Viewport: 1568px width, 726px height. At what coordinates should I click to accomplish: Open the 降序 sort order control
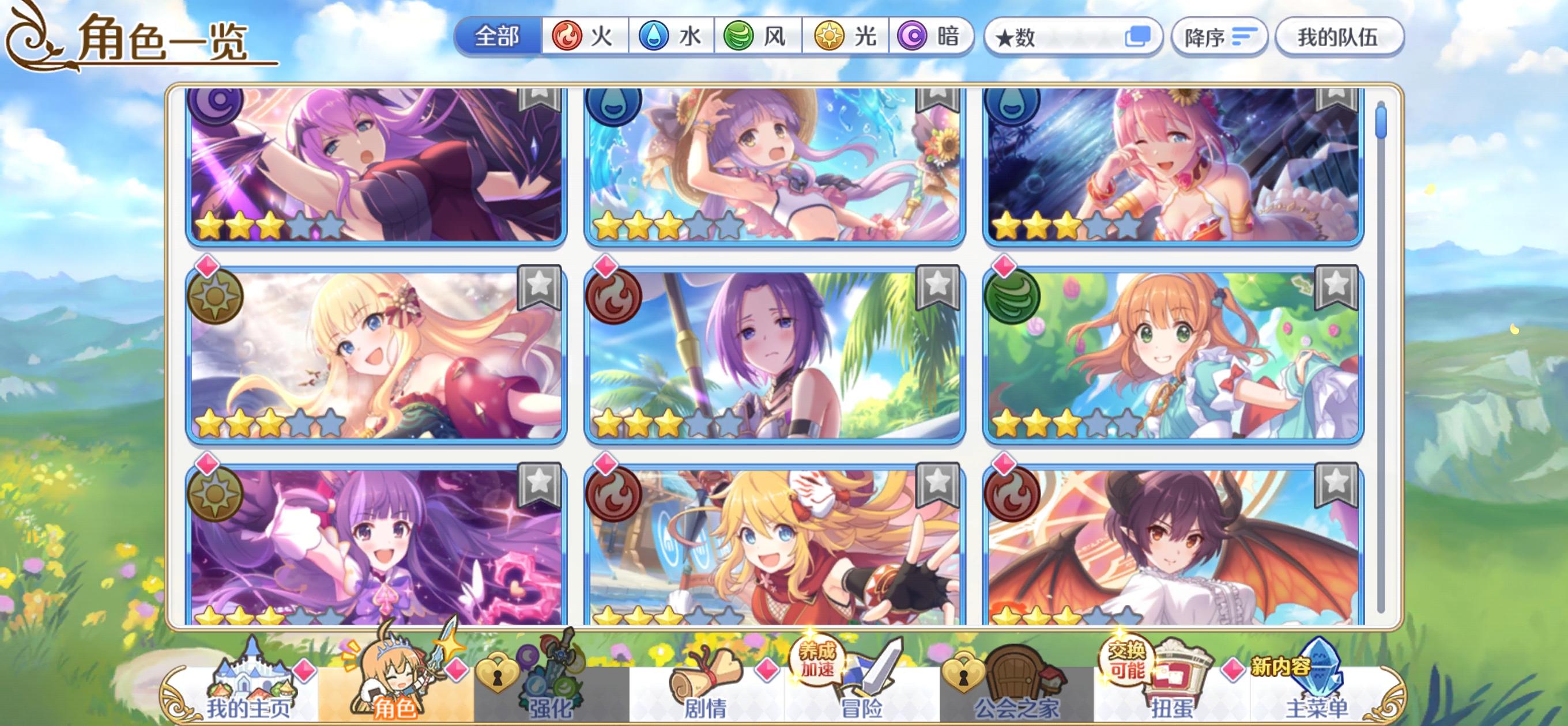pos(1219,36)
